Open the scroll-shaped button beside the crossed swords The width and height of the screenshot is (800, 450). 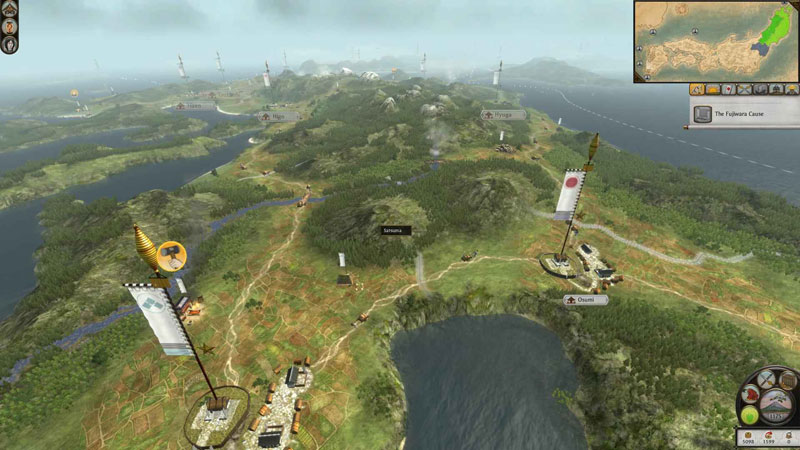pos(787,380)
